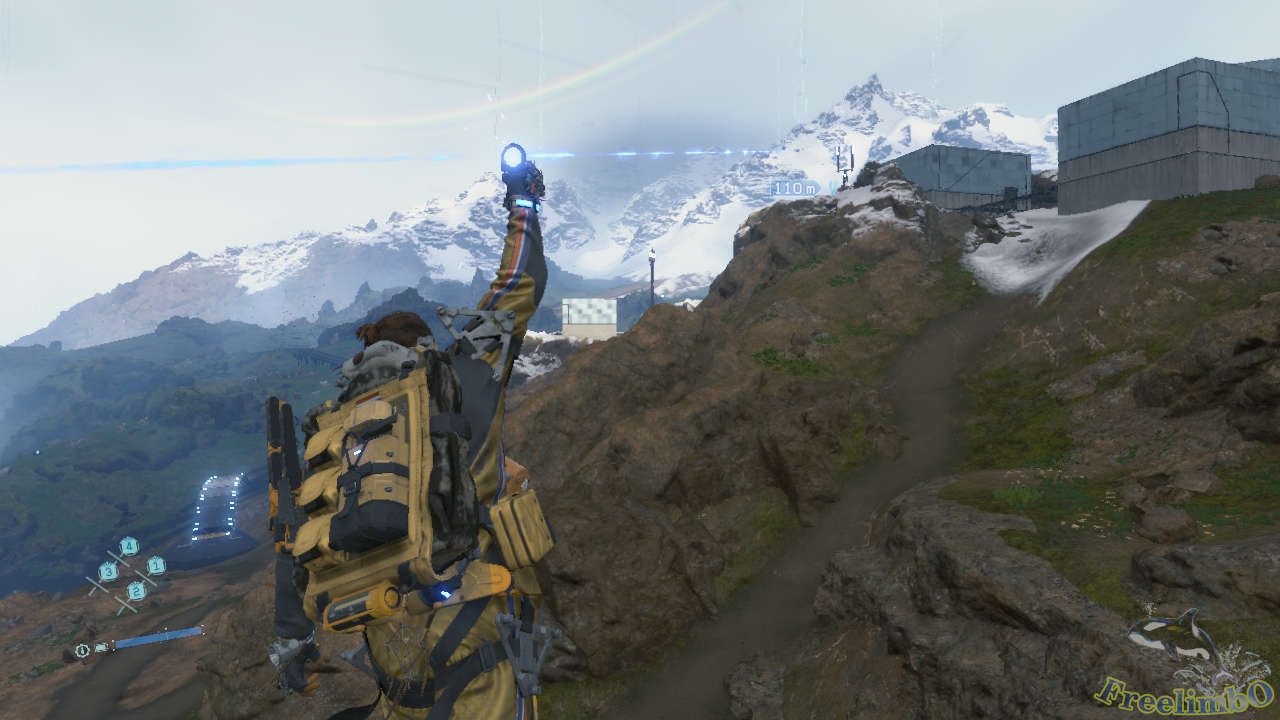Select hexagonal marker number 3

tap(109, 572)
